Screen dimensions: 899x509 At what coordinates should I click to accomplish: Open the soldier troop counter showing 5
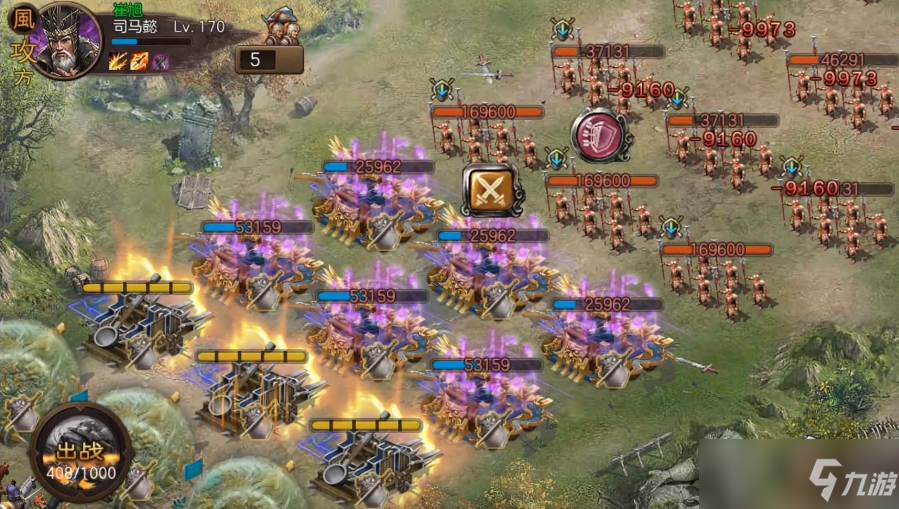point(270,59)
